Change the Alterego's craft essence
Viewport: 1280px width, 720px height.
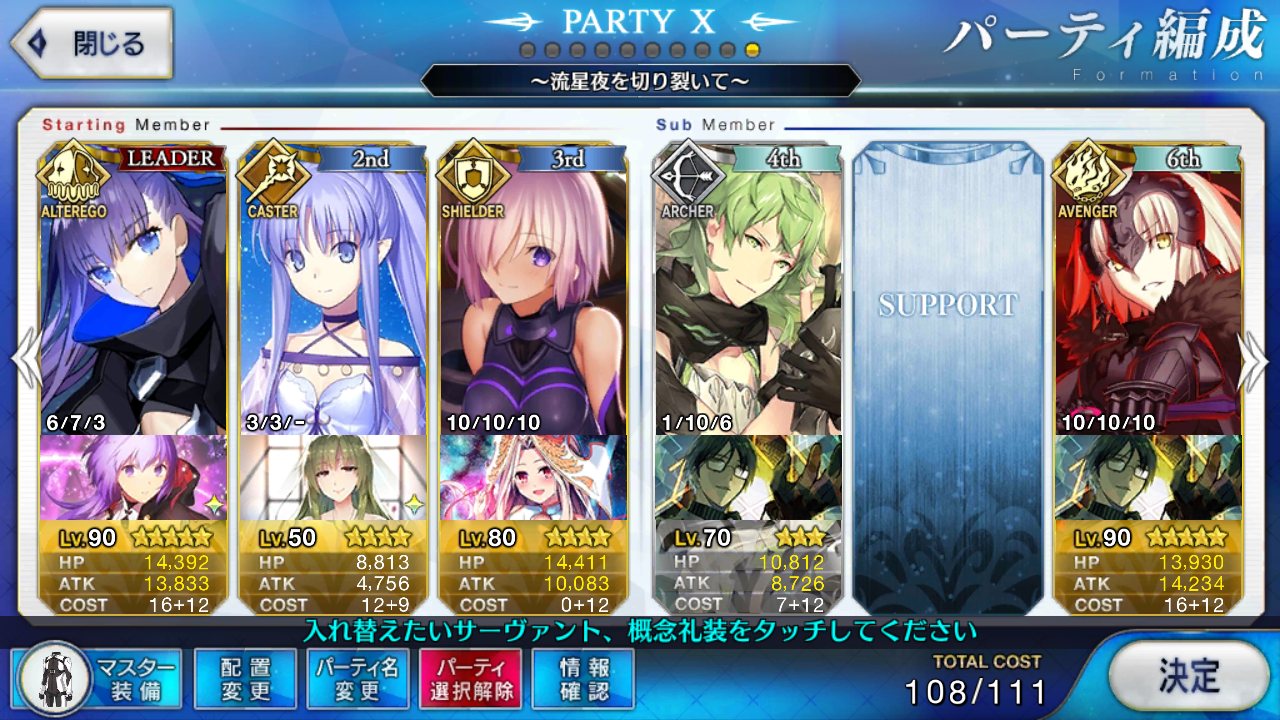pos(133,477)
